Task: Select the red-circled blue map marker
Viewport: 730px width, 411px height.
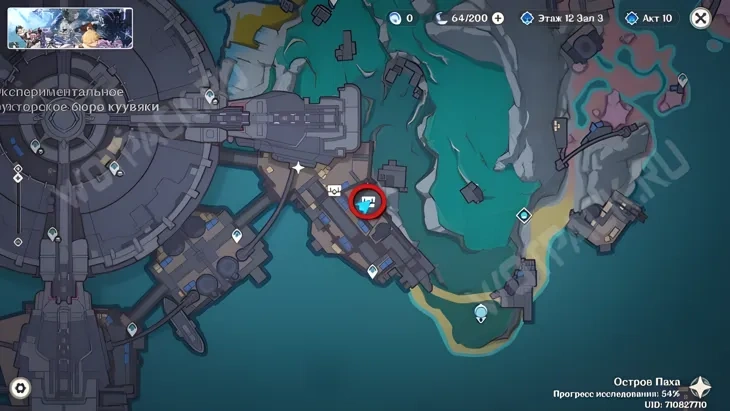Action: 368,203
